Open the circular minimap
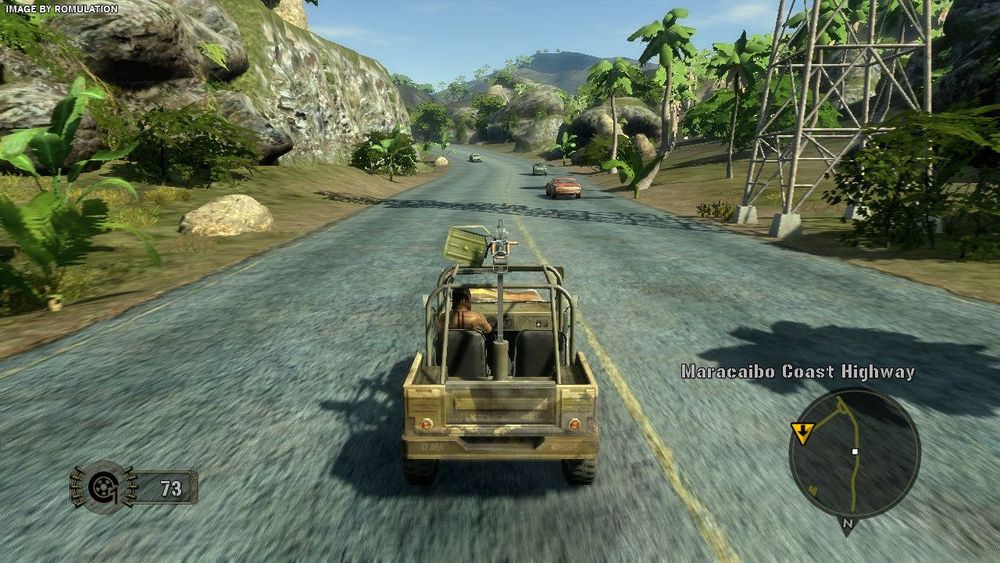The width and height of the screenshot is (1000, 563). (x=854, y=453)
